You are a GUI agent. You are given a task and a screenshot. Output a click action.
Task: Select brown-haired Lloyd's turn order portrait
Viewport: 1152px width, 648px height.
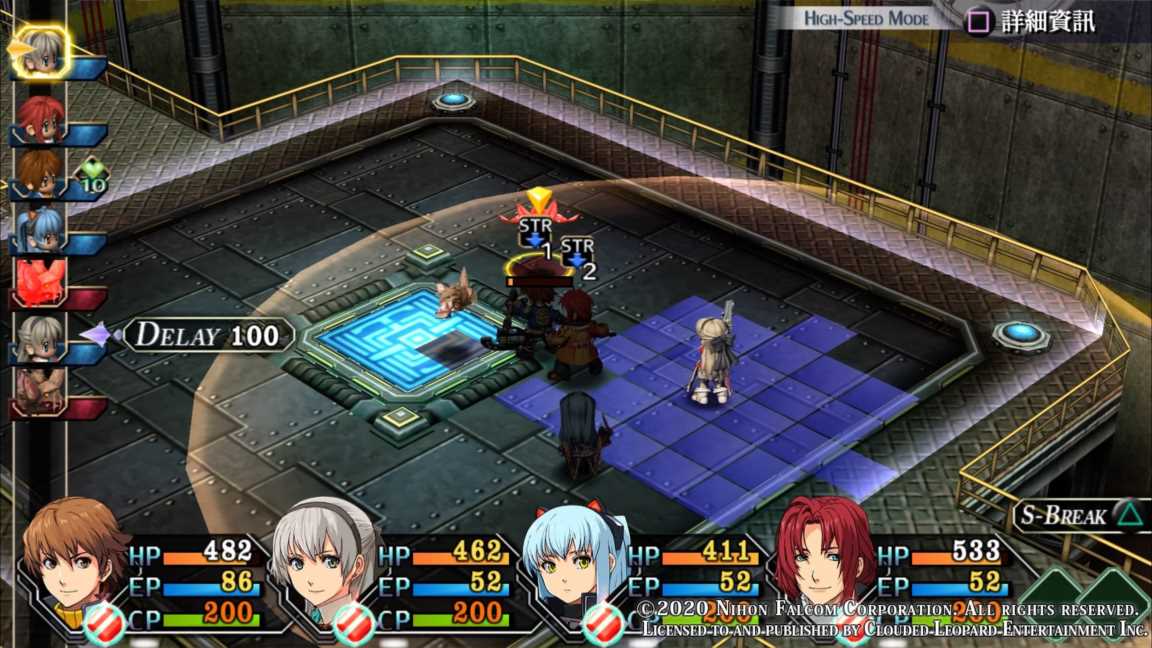[41, 172]
